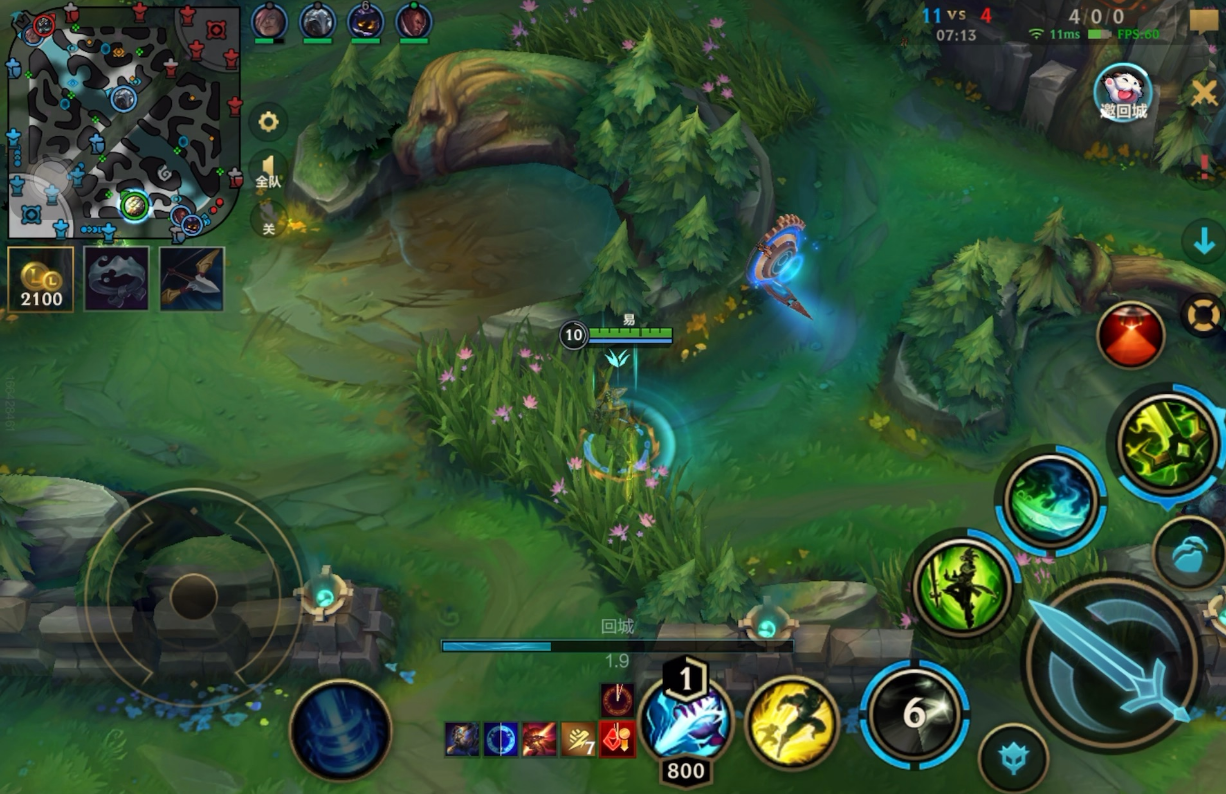
Task: Select Veigar's teammate portrait
Action: 365,21
